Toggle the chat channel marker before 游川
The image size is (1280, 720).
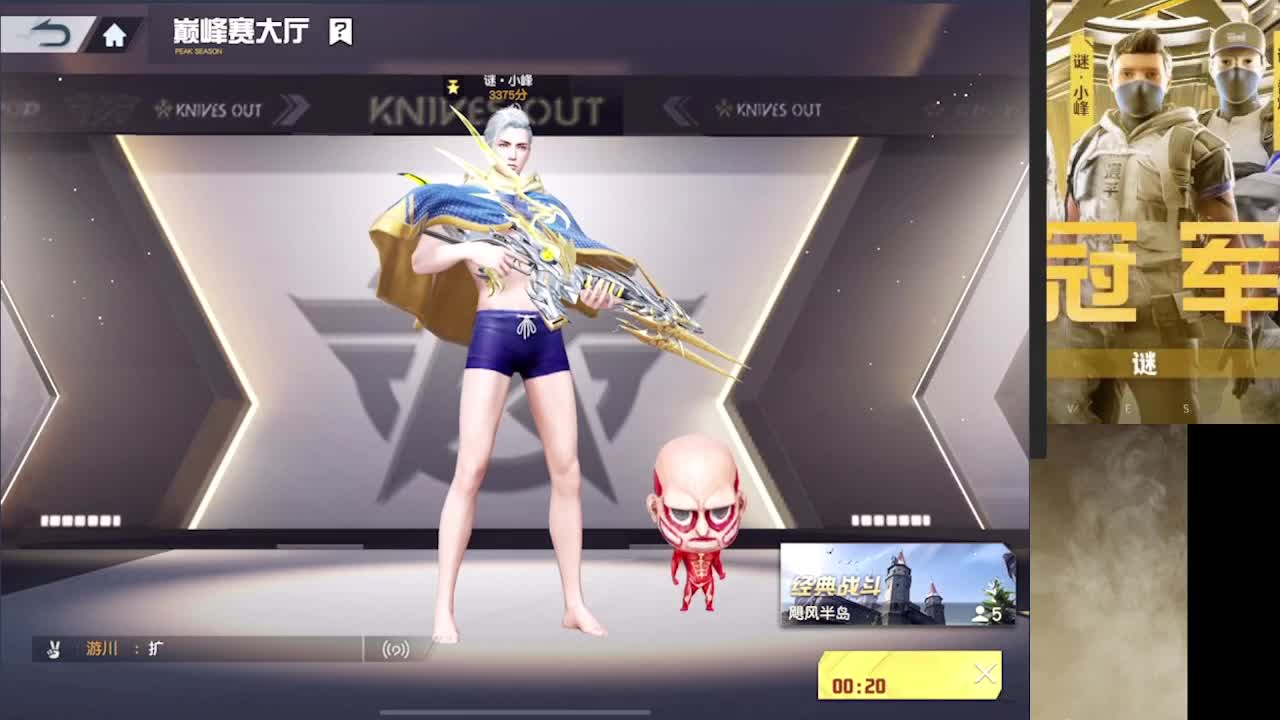pos(85,649)
